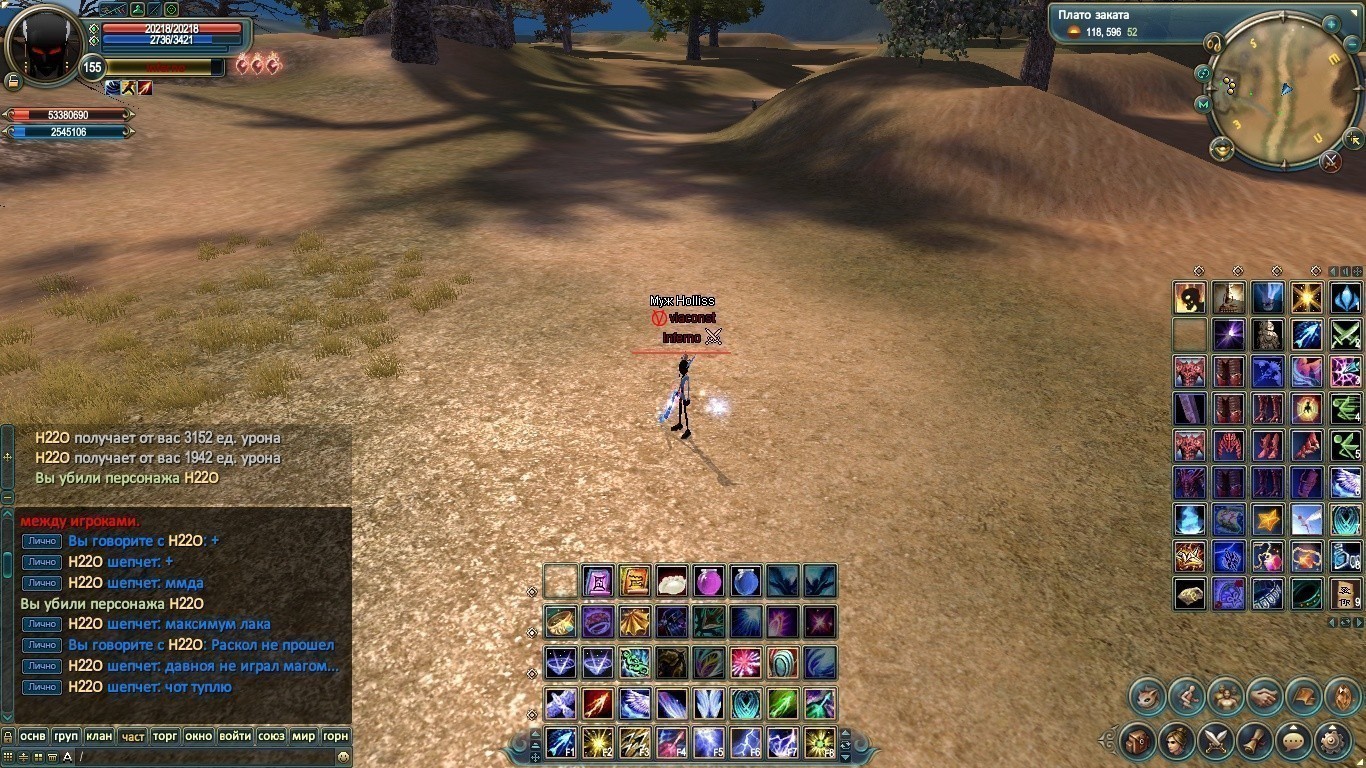Viewport: 1366px width, 768px height.
Task: Switch chat to the "клан" tab
Action: pos(99,736)
